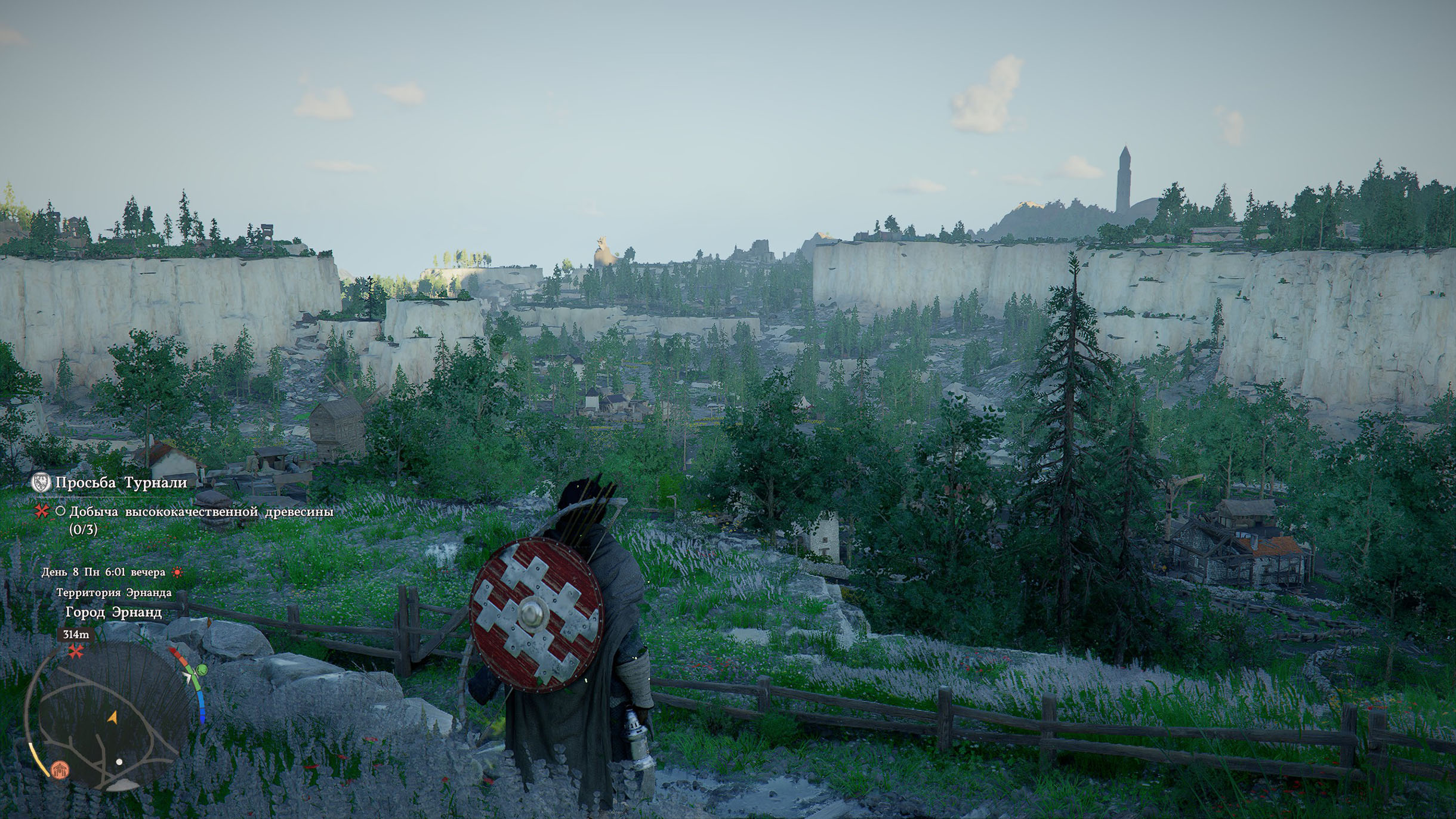Click the white dot marker on the minimap
The height and width of the screenshot is (819, 1456).
coord(119,762)
